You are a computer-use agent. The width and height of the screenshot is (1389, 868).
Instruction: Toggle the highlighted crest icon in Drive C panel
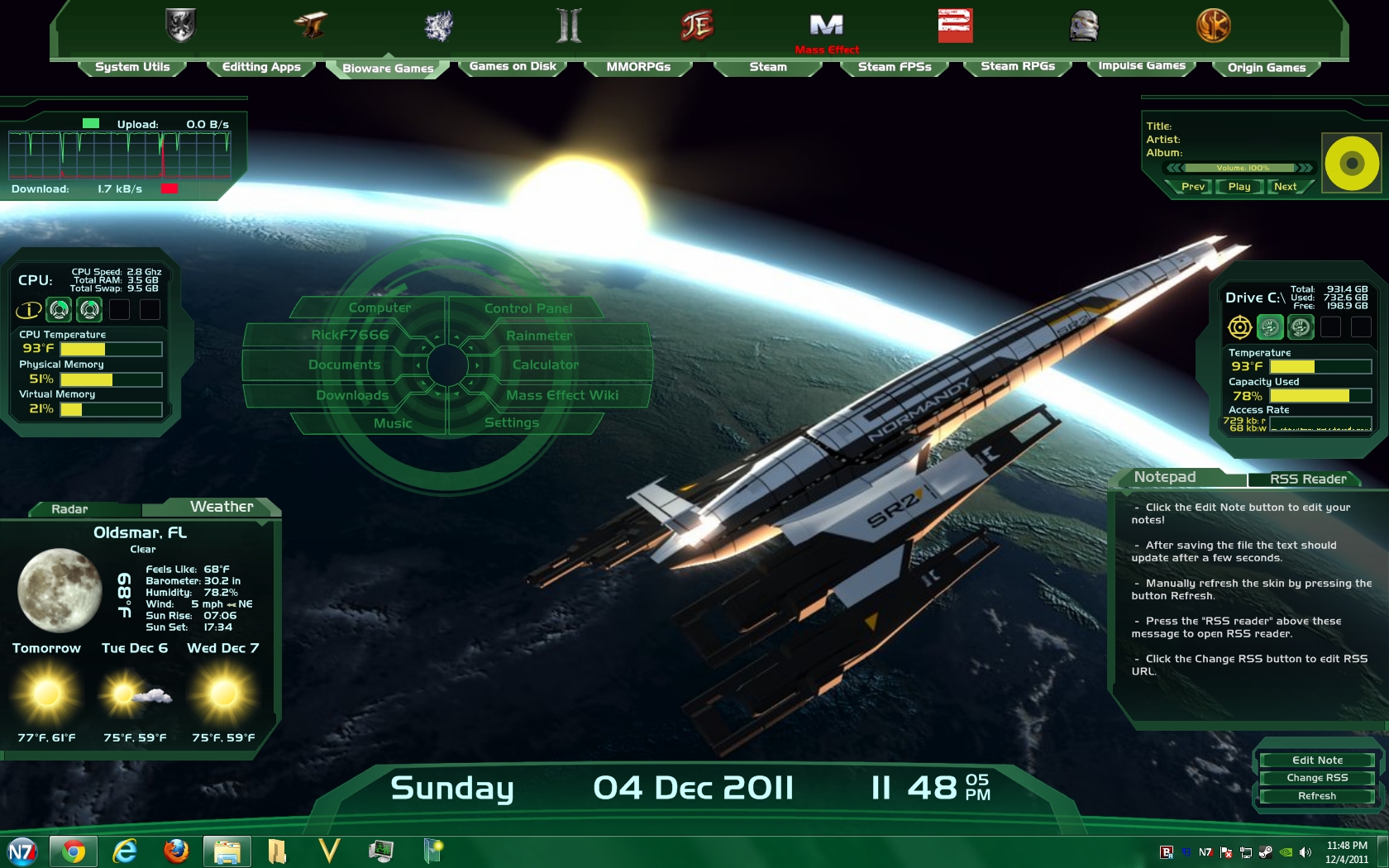[1270, 327]
